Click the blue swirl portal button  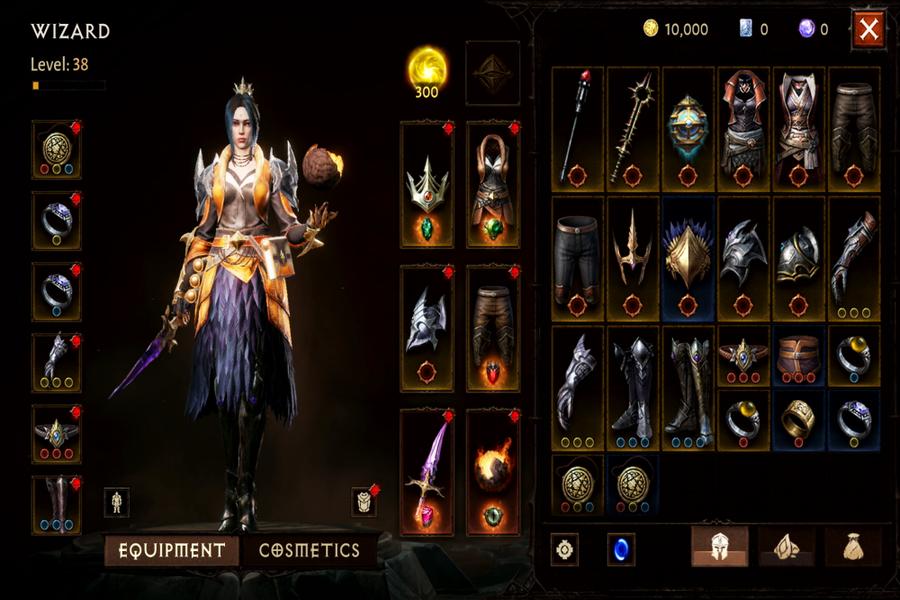621,549
